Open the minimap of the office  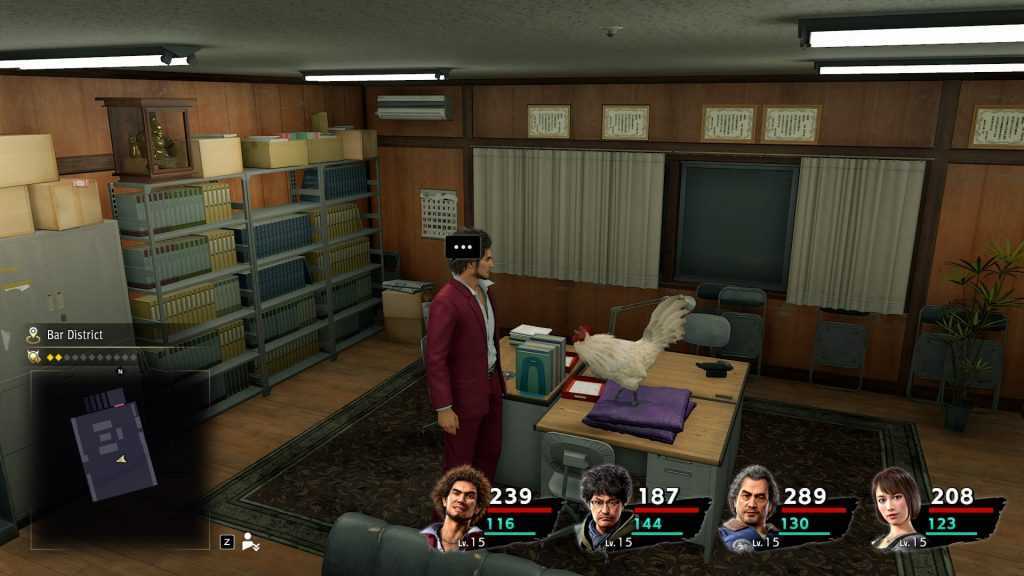pos(119,458)
